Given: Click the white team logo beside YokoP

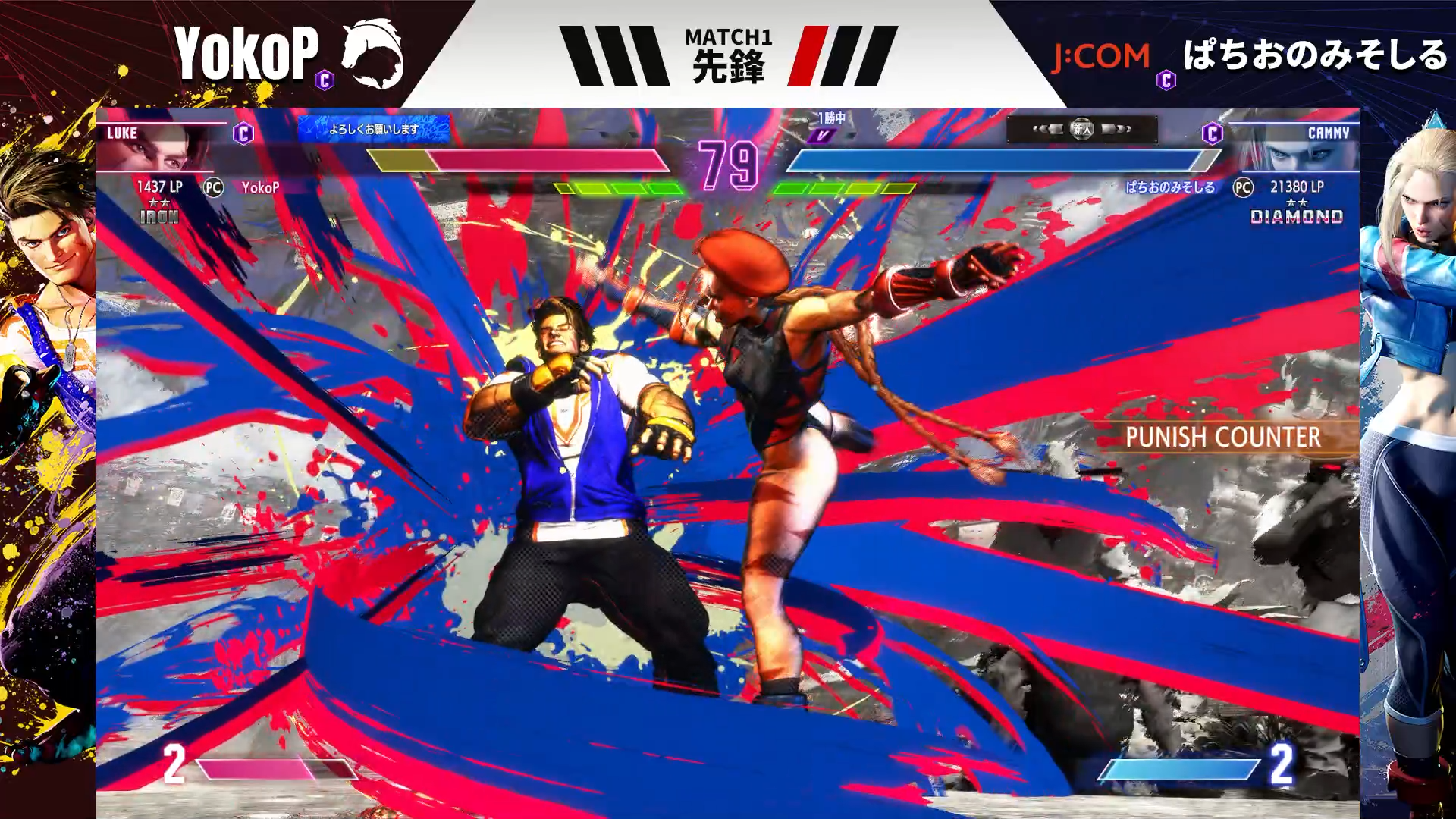Looking at the screenshot, I should (x=372, y=53).
